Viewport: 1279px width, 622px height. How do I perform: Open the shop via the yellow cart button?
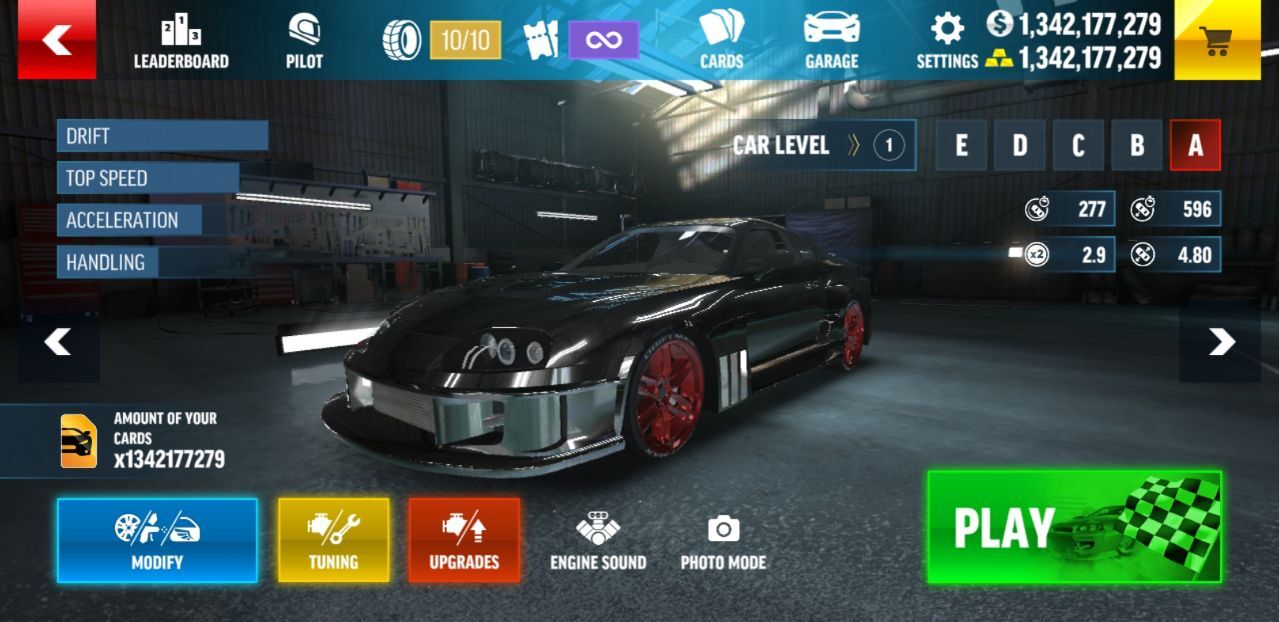(1216, 40)
